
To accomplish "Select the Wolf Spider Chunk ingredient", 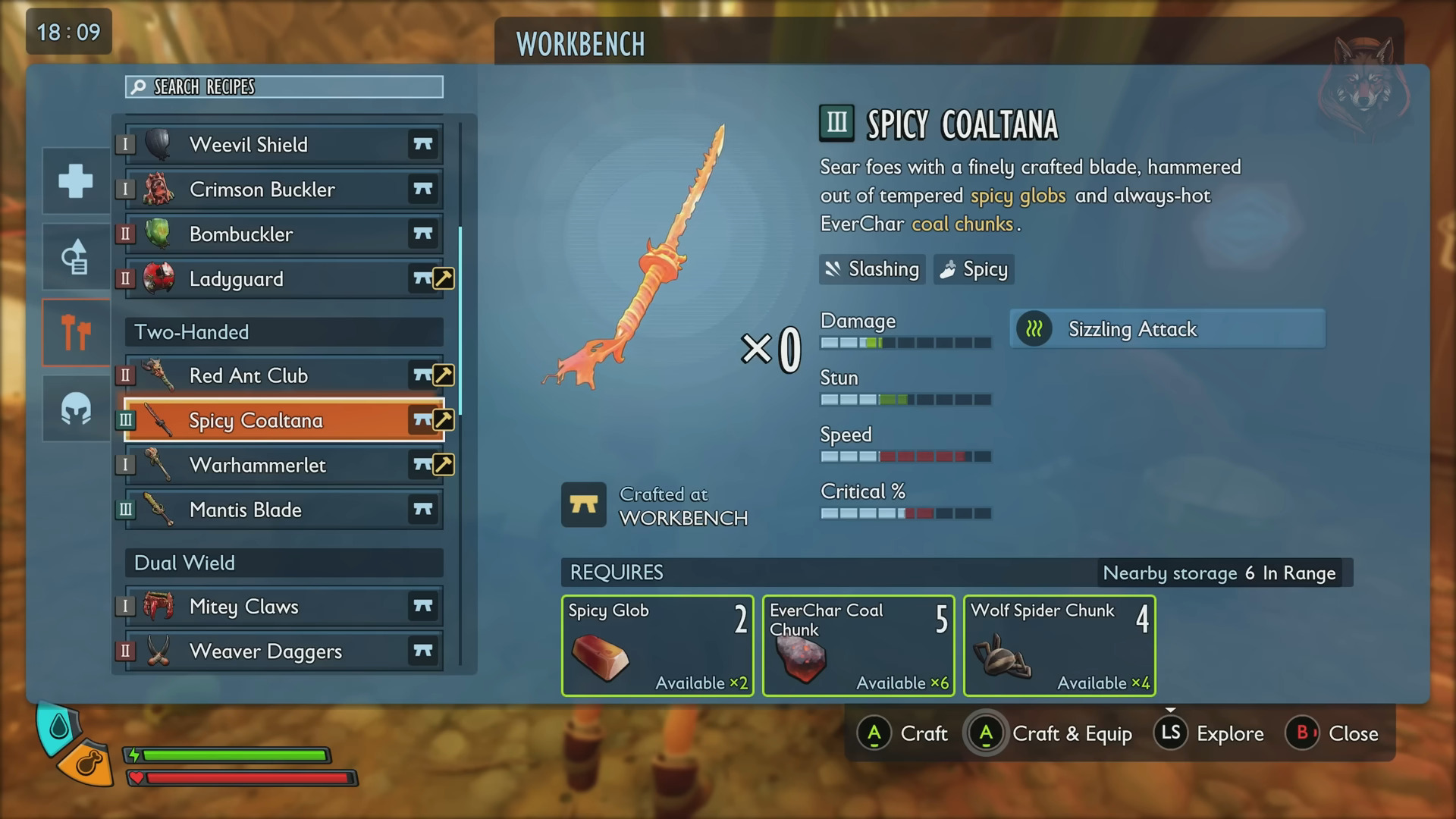I will pyautogui.click(x=1059, y=645).
